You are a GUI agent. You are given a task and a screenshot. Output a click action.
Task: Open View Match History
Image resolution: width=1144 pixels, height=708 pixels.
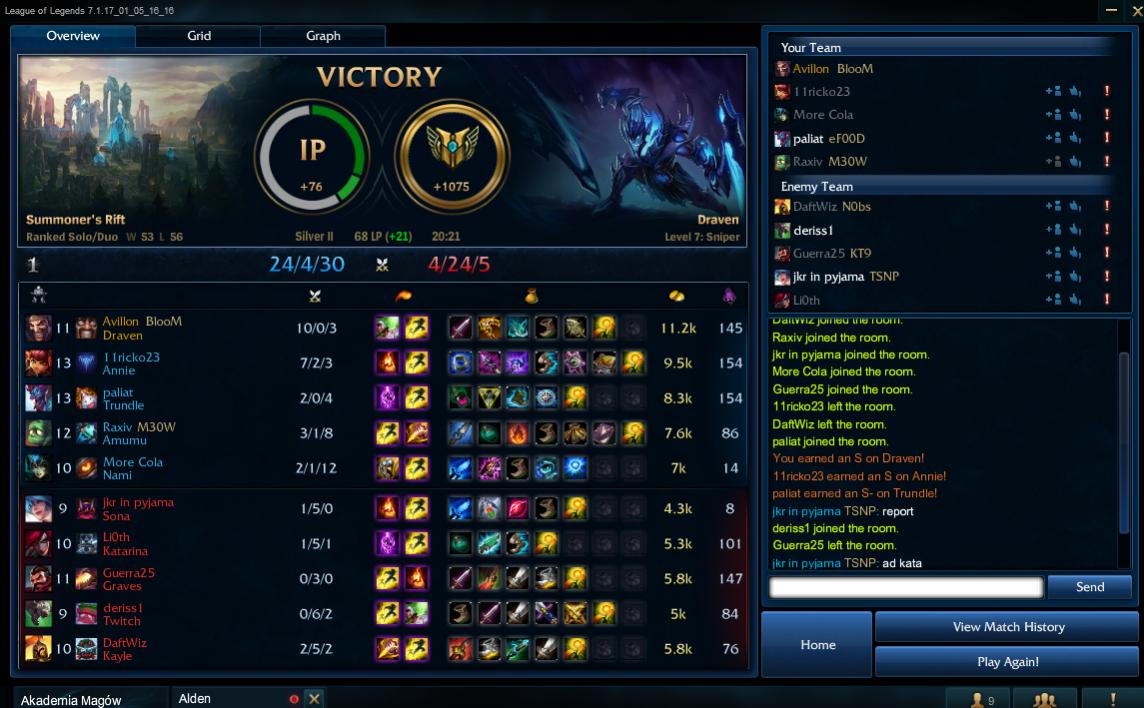click(1007, 627)
